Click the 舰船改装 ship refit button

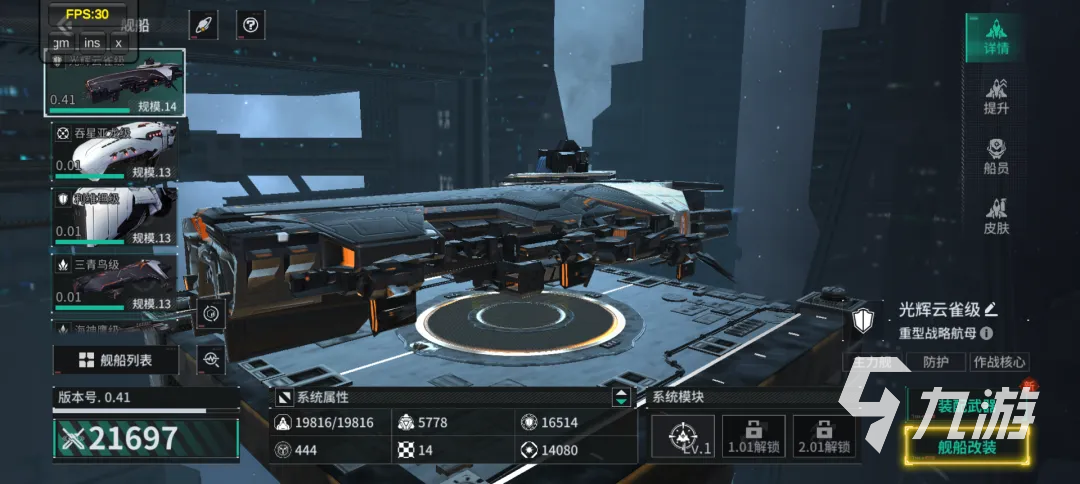click(x=967, y=447)
